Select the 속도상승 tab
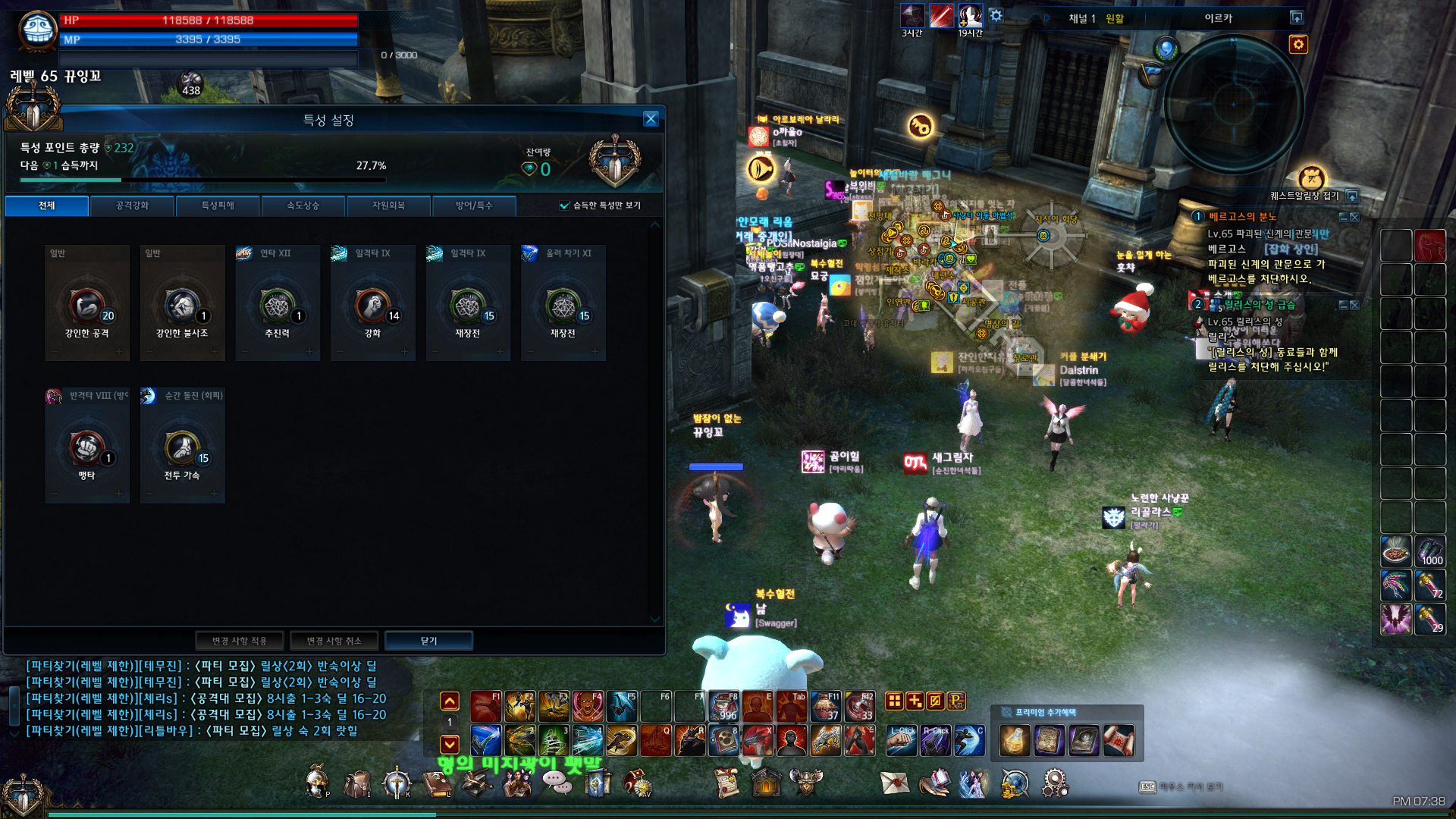1456x819 pixels. [x=303, y=206]
